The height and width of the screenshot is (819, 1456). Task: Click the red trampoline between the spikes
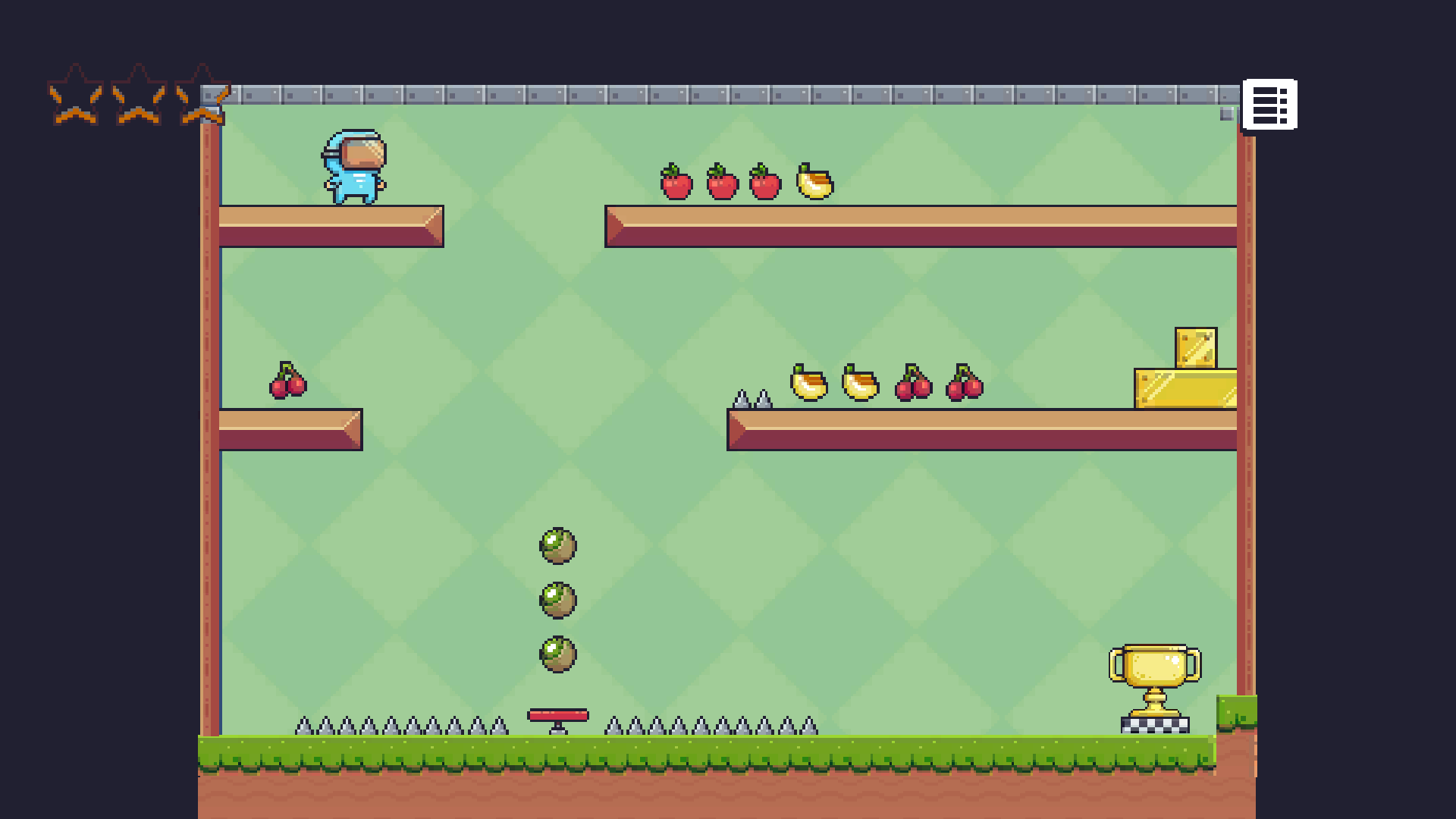click(x=557, y=716)
